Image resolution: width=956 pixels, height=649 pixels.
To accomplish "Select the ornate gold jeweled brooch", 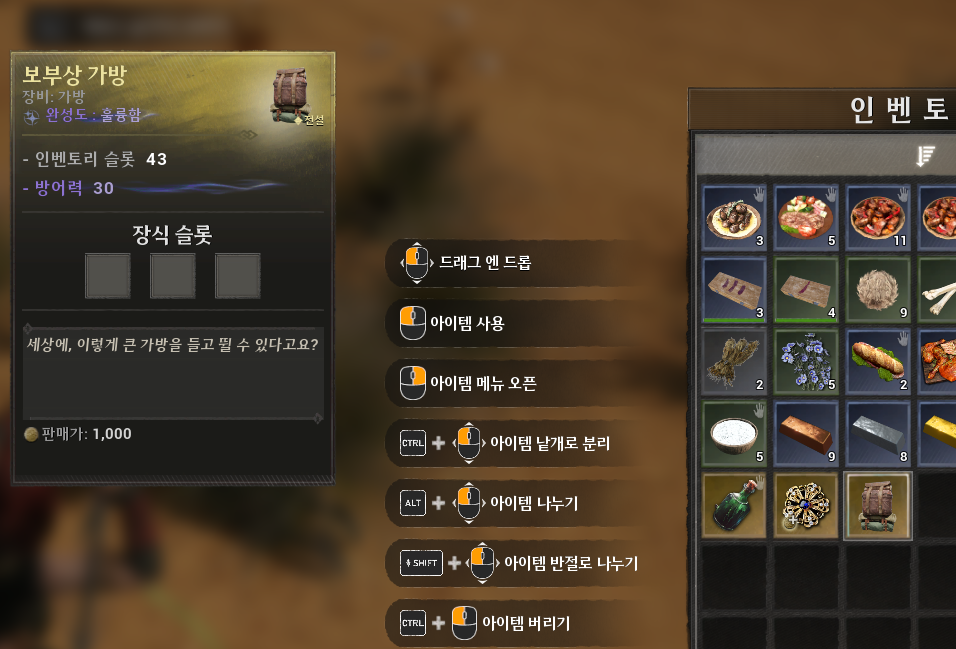I will (x=805, y=506).
